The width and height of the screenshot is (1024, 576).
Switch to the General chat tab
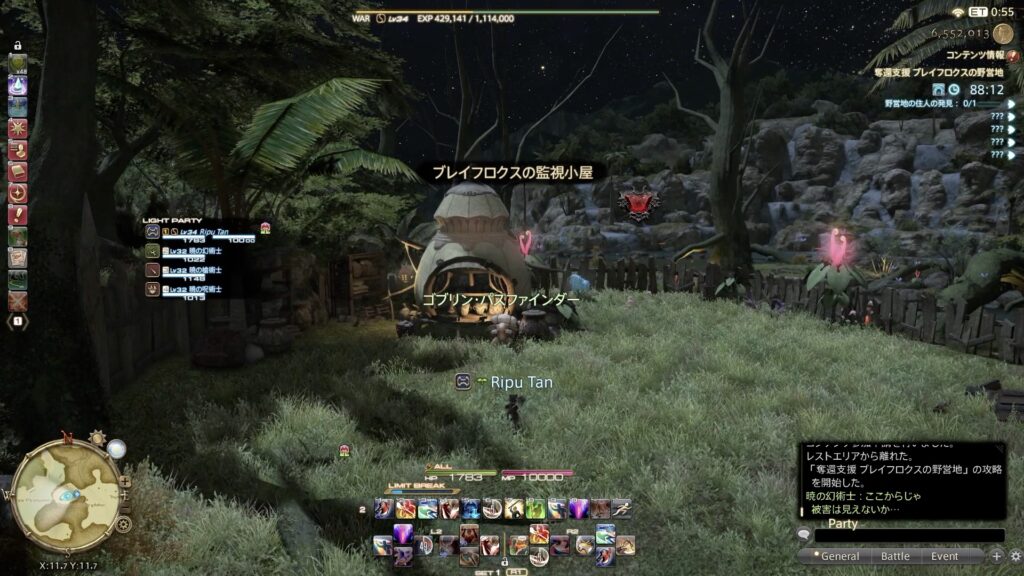(x=840, y=556)
